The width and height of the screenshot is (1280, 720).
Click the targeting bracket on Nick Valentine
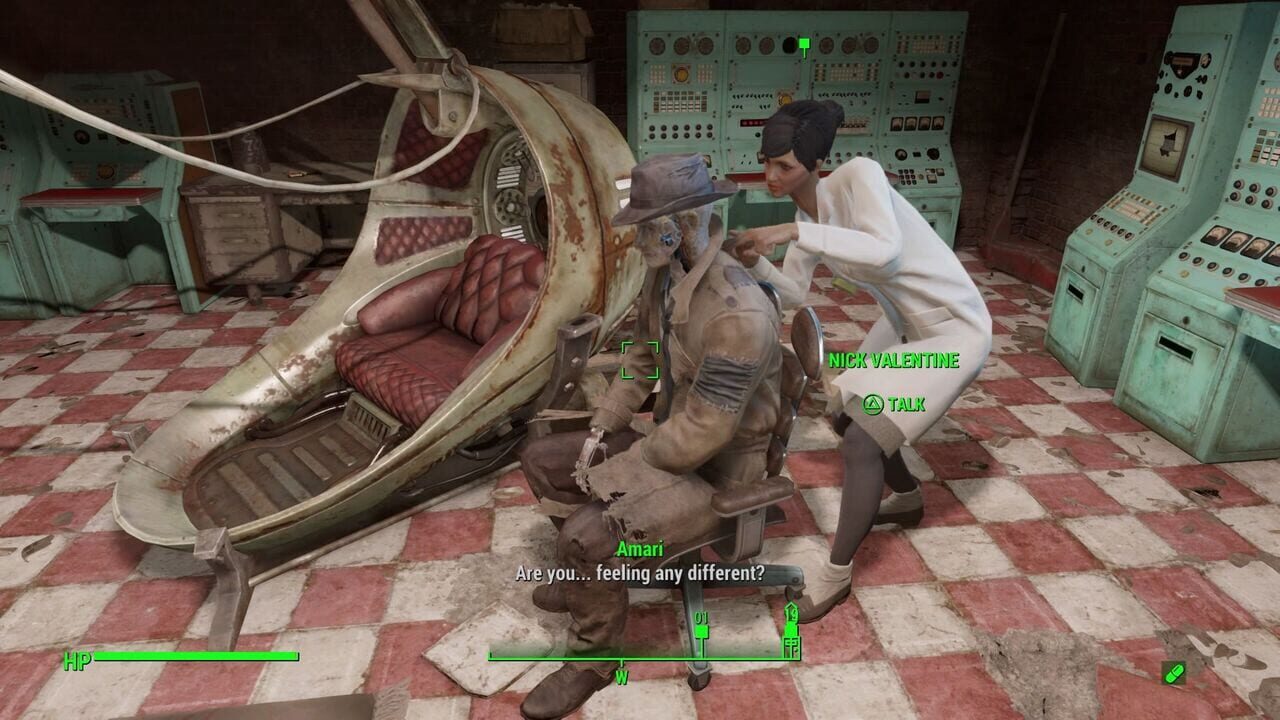(641, 360)
